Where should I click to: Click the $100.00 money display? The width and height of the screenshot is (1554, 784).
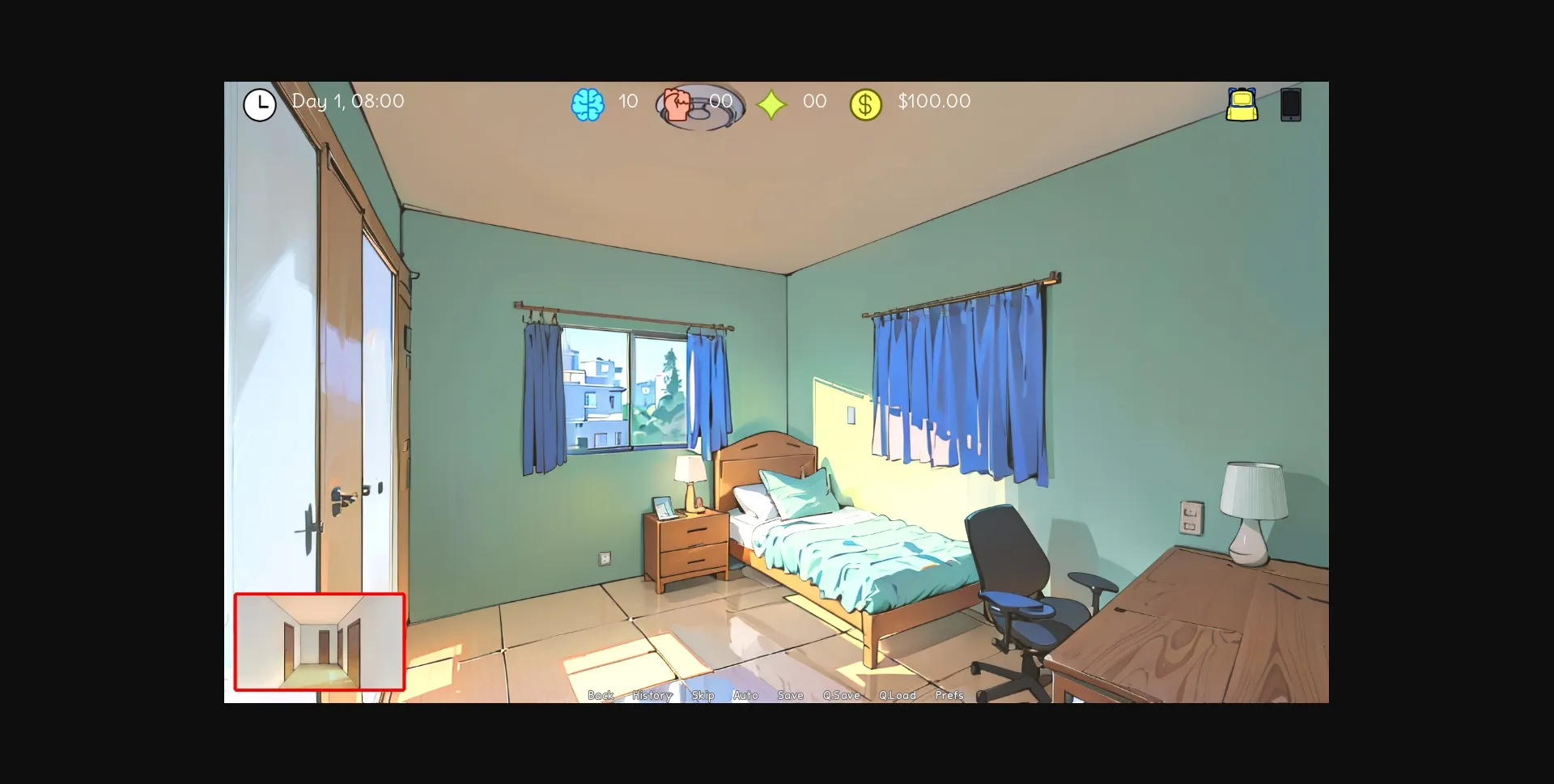(x=935, y=102)
